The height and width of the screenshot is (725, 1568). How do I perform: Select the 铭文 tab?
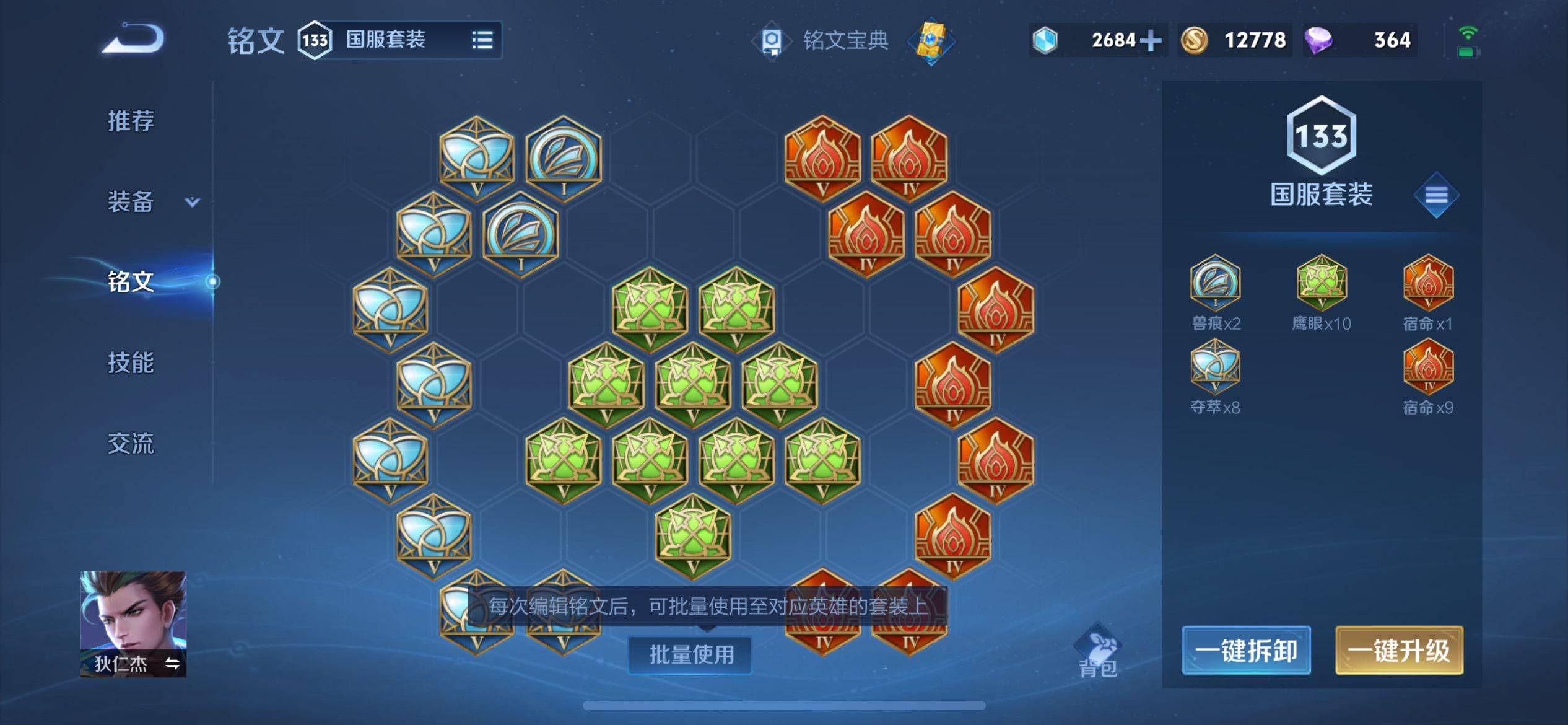[131, 282]
